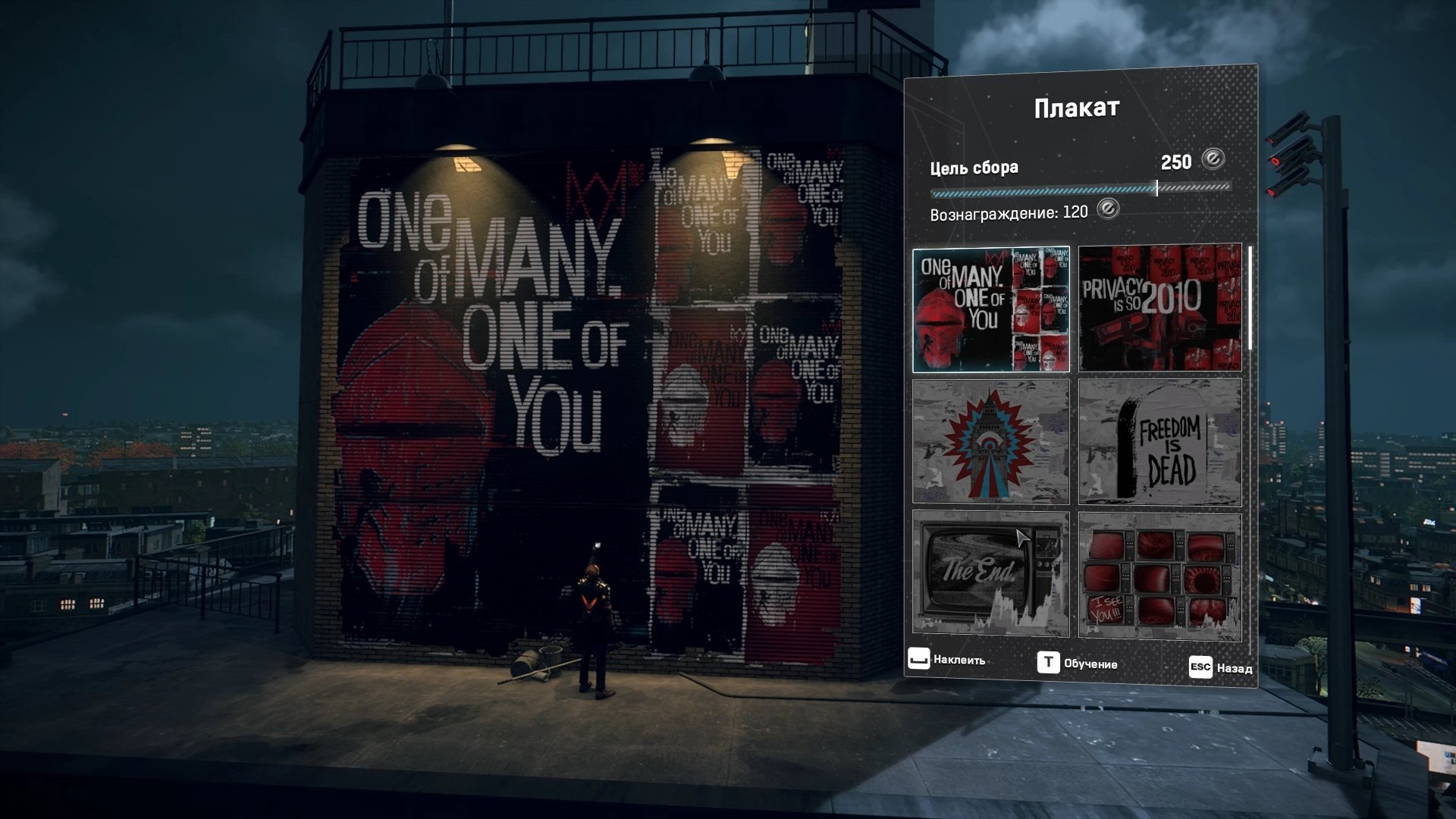Viewport: 1456px width, 819px height.
Task: Select the 'Freedom is Dead' tombstone poster
Action: pos(1159,442)
